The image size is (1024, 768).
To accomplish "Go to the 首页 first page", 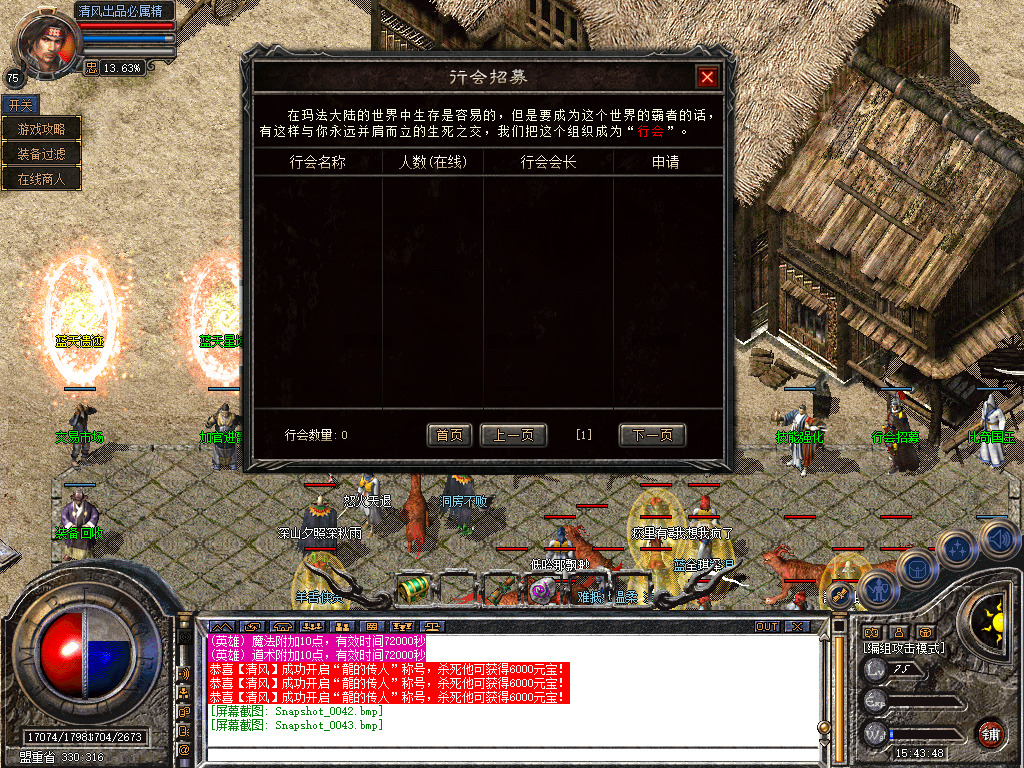I will (x=449, y=435).
